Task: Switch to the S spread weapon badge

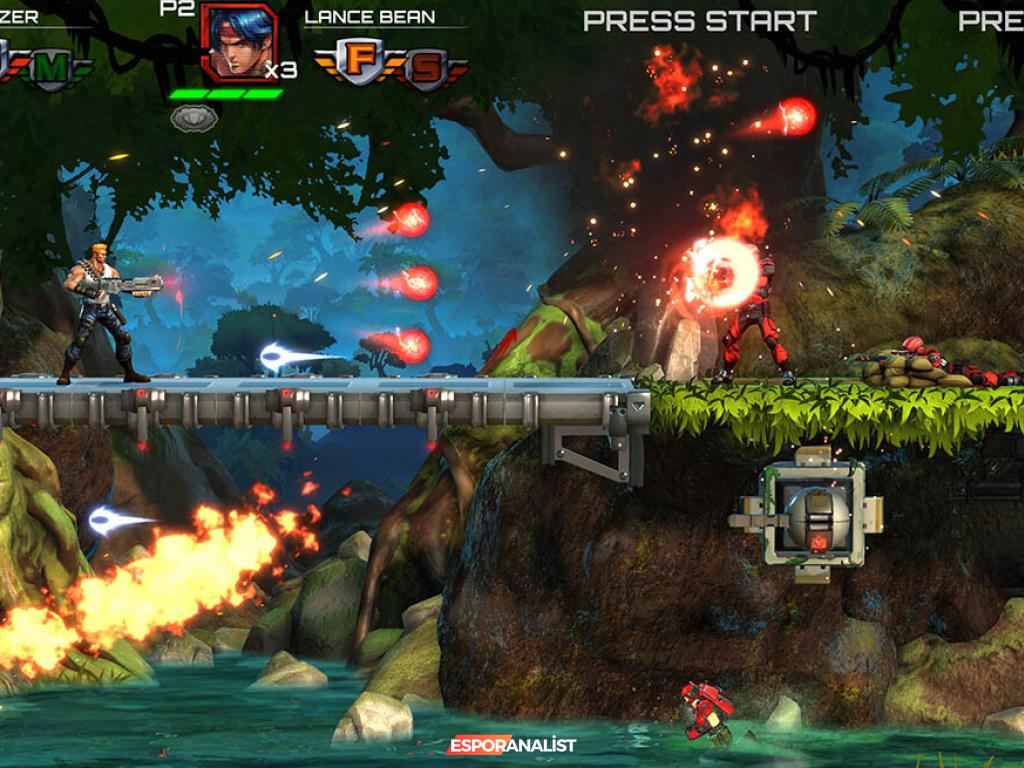Action: [x=426, y=68]
